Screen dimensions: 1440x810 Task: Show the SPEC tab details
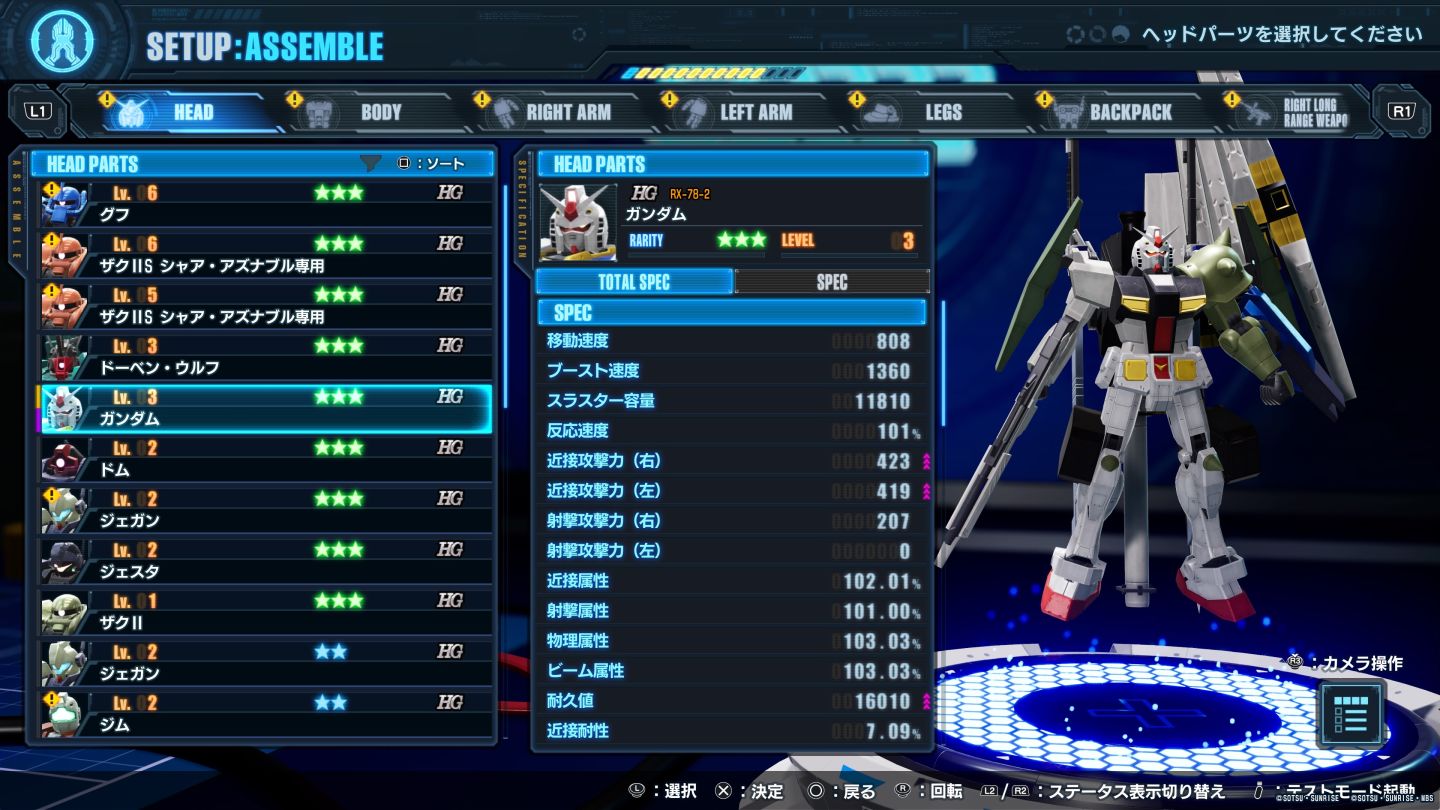[x=831, y=282]
